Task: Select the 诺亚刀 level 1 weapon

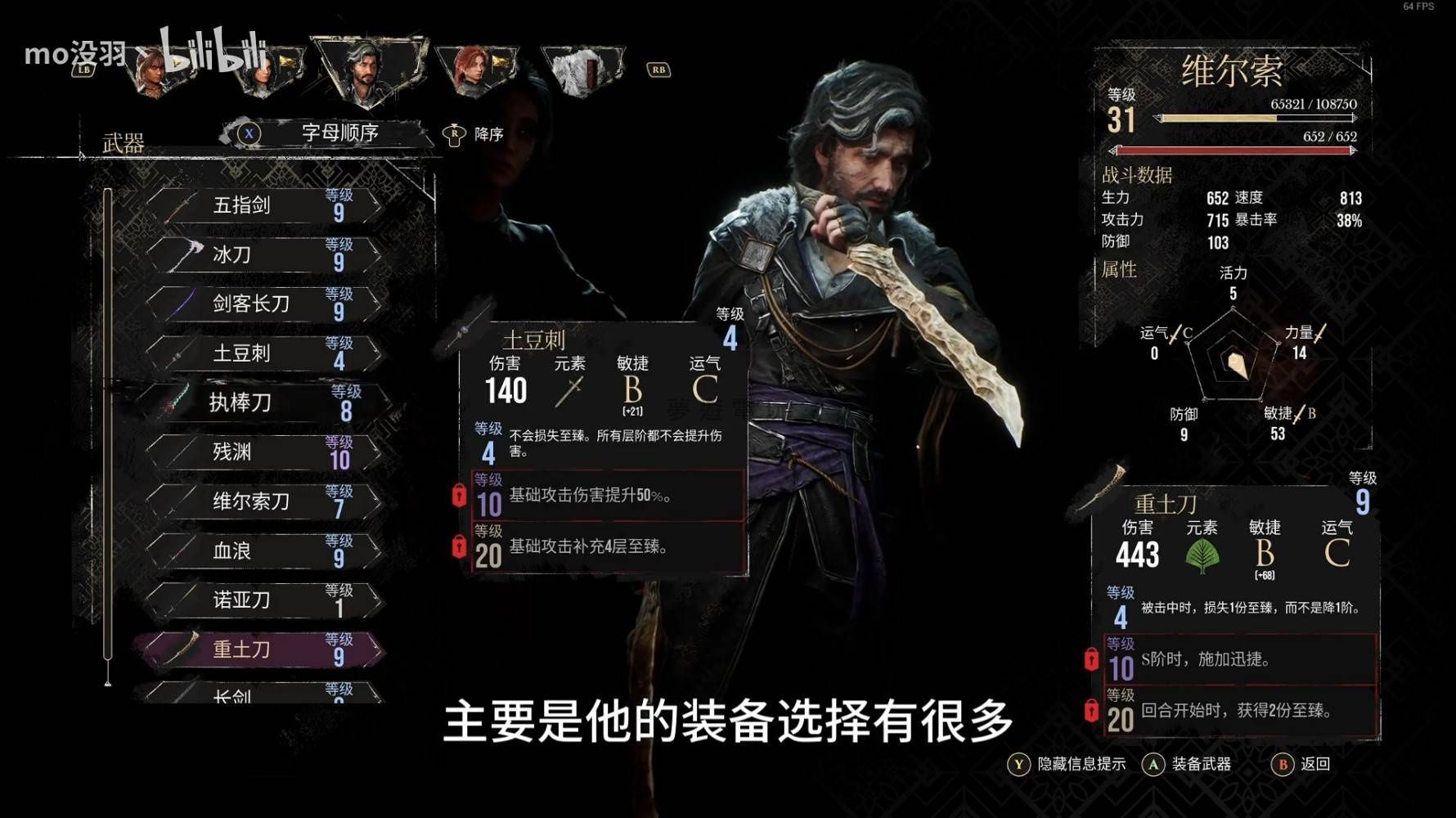Action: tap(262, 600)
